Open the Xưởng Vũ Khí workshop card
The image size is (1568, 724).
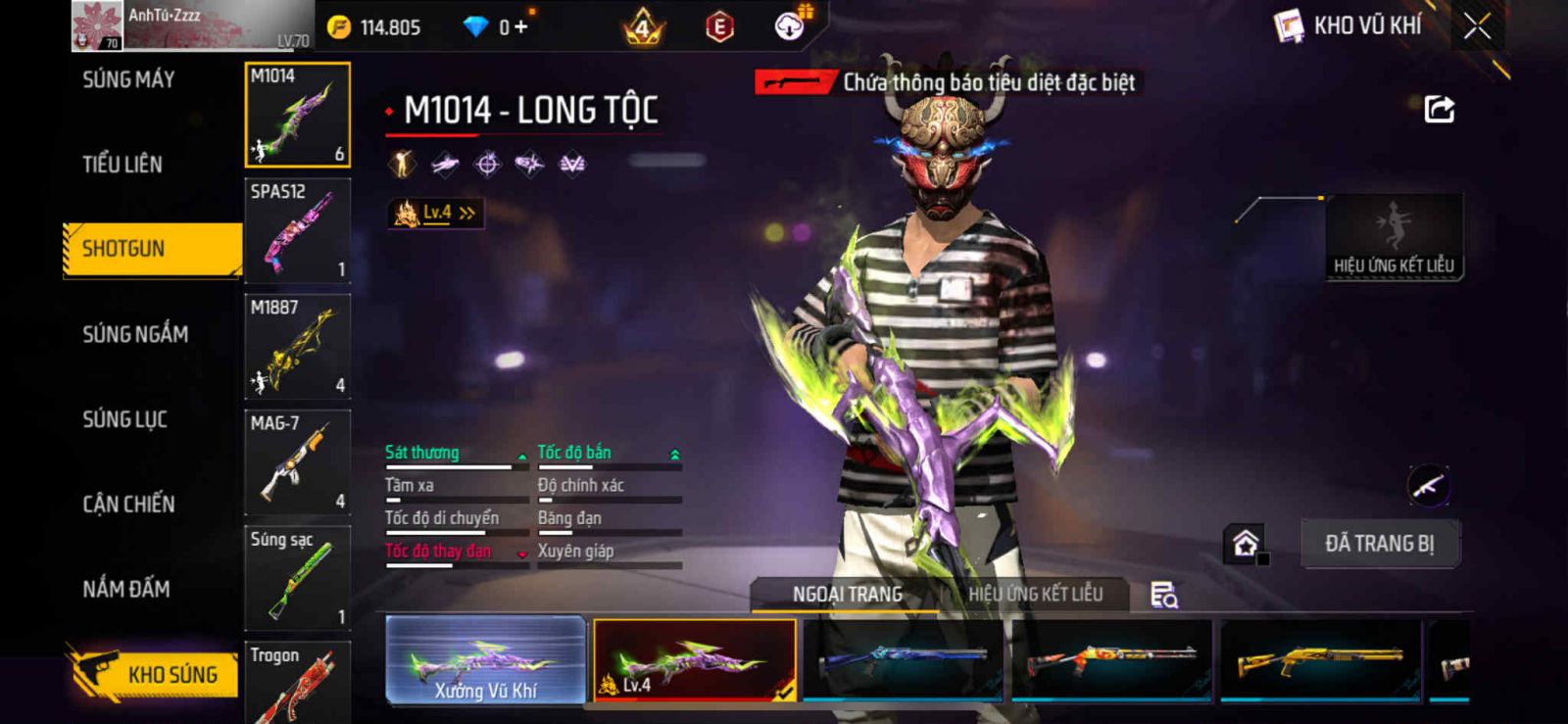(x=486, y=660)
